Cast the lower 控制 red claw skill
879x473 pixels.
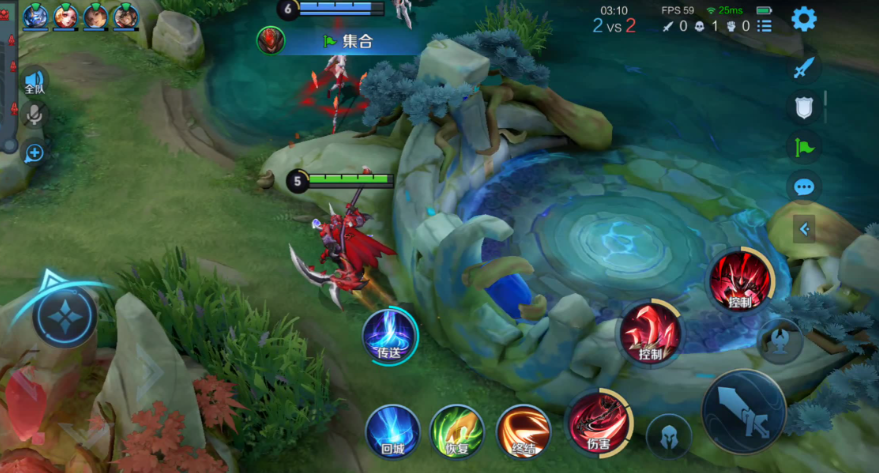pos(649,333)
